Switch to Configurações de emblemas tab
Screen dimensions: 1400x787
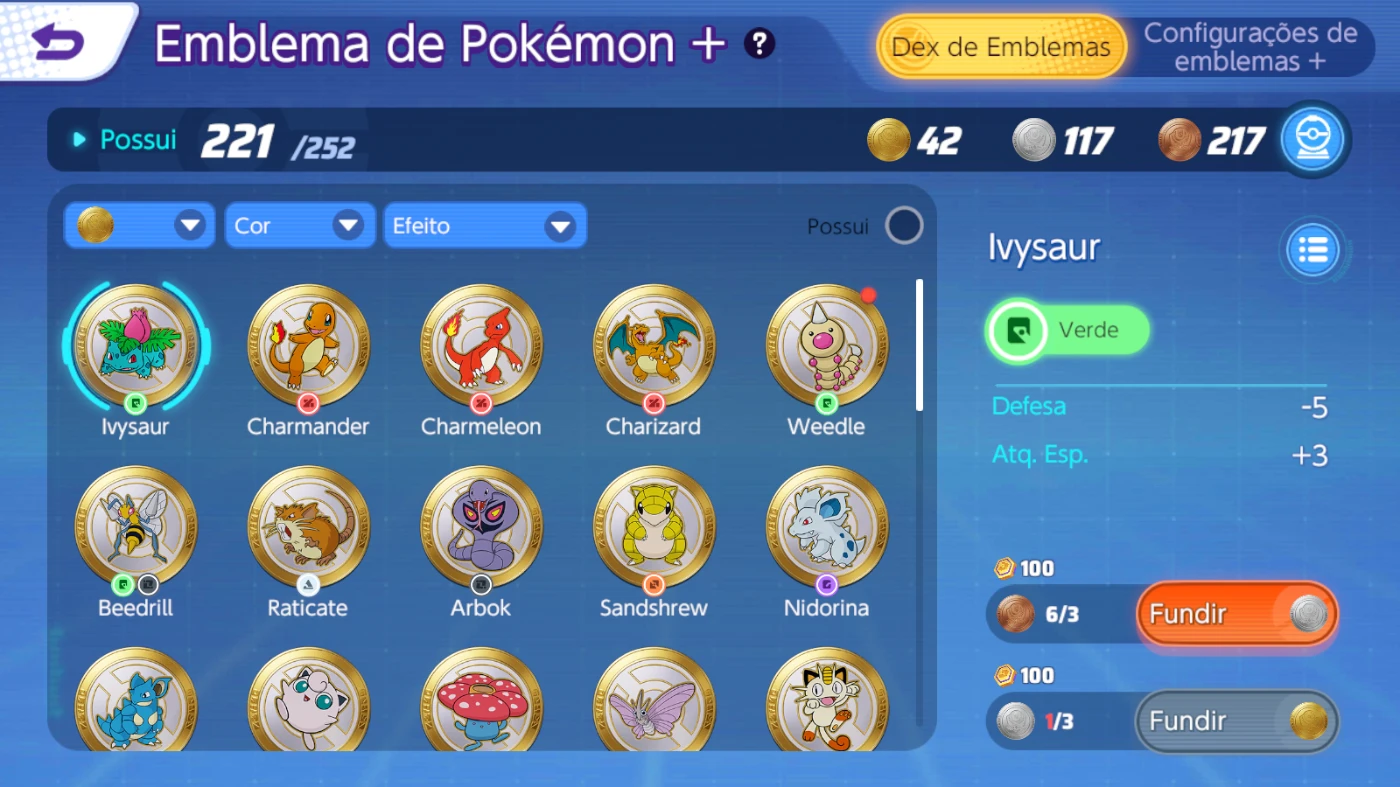(x=1253, y=47)
